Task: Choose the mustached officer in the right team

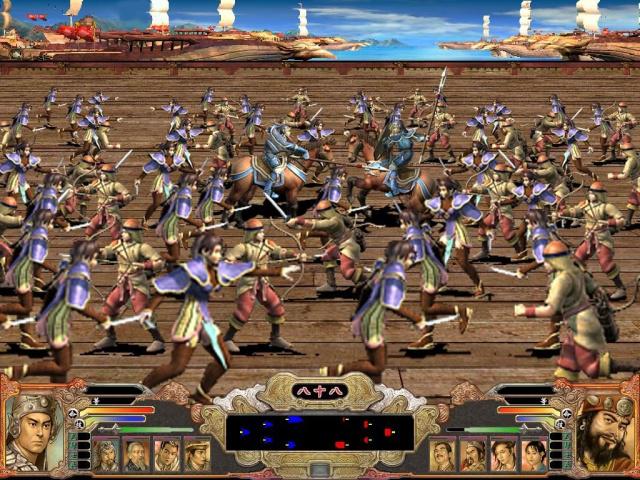Action: 442,455
